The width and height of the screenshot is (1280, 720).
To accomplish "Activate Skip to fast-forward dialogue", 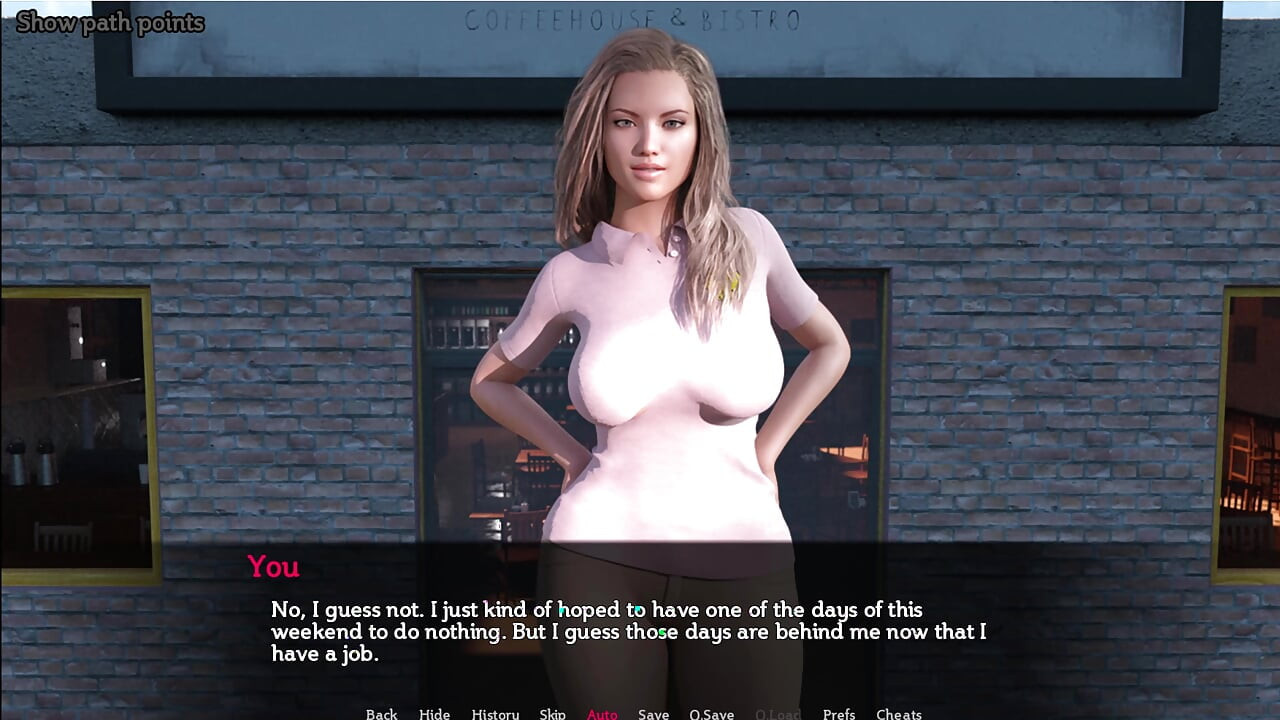I will tap(552, 713).
